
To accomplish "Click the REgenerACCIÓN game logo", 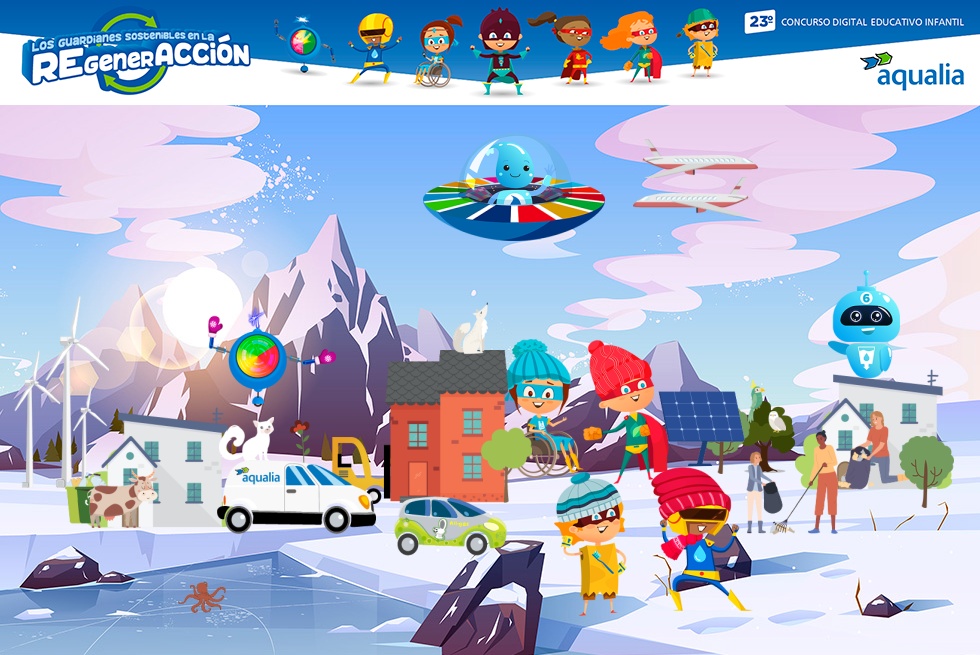I will 137,54.
